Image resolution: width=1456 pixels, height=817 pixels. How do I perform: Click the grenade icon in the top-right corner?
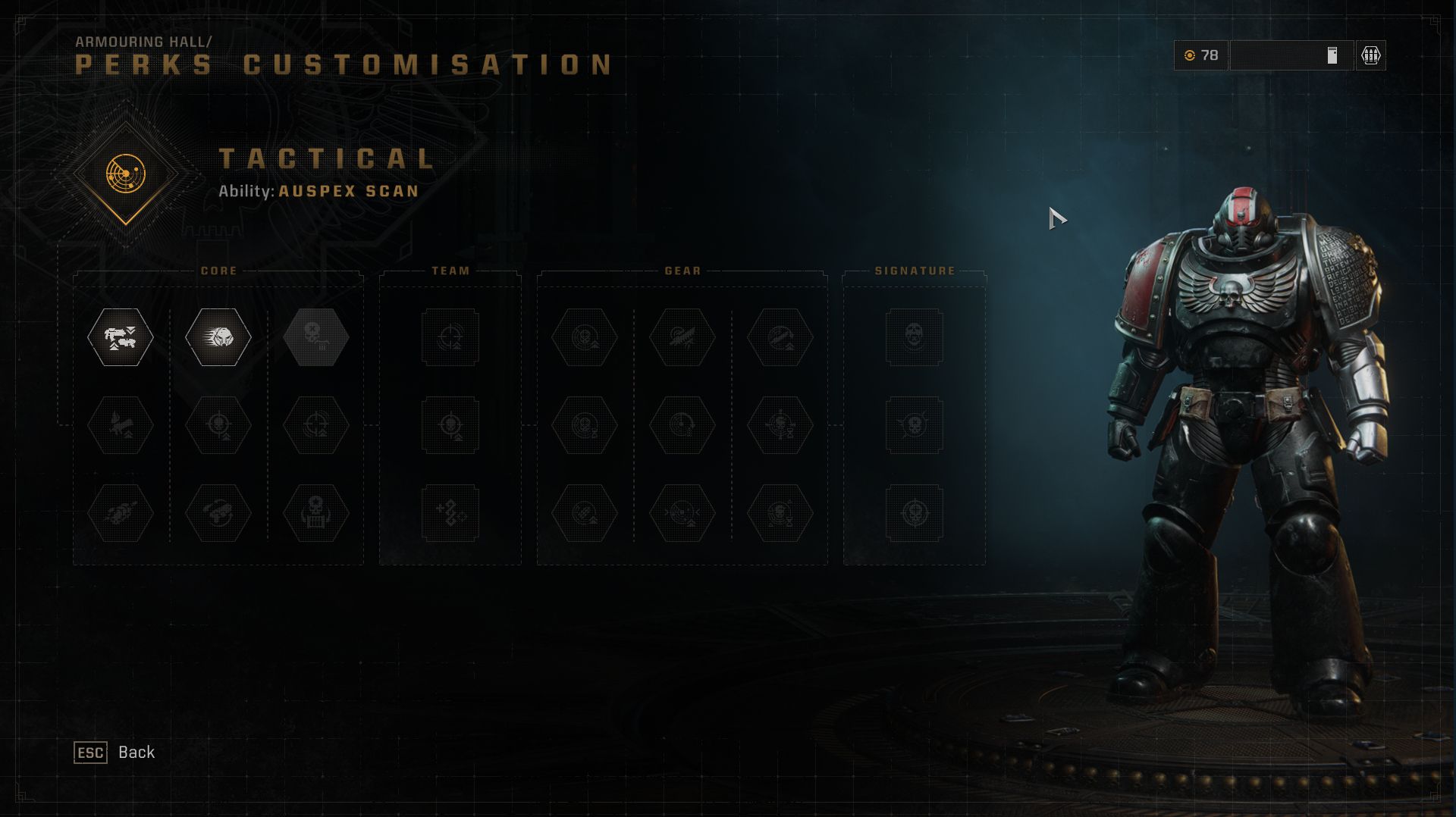(x=1371, y=56)
